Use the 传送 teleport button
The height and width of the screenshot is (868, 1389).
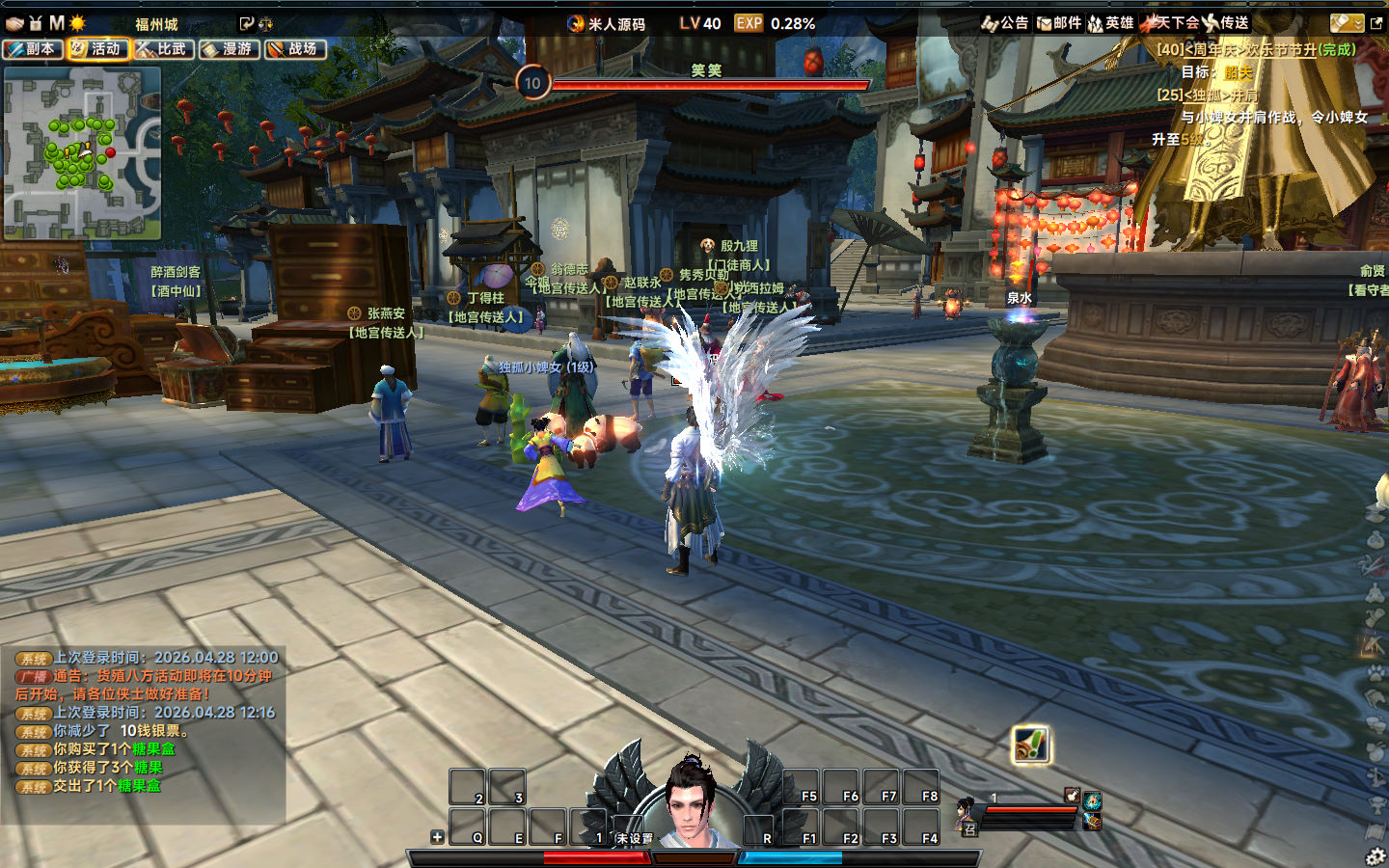(x=1226, y=23)
